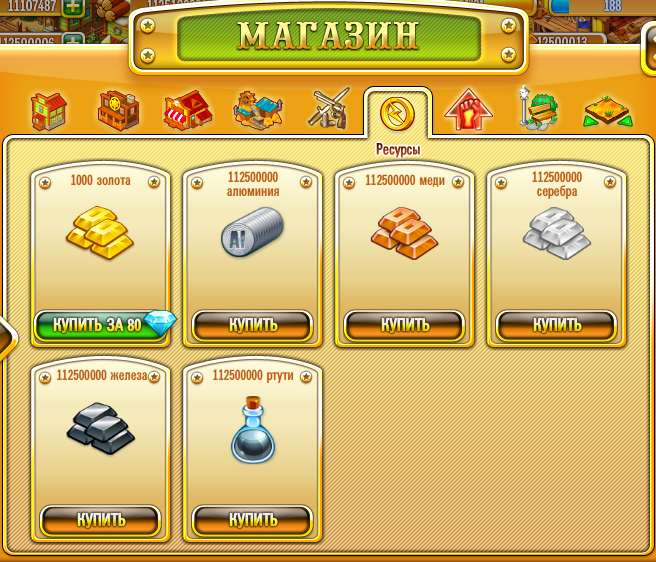656x562 pixels.
Task: Select the mercury flask item icon
Action: (252, 431)
